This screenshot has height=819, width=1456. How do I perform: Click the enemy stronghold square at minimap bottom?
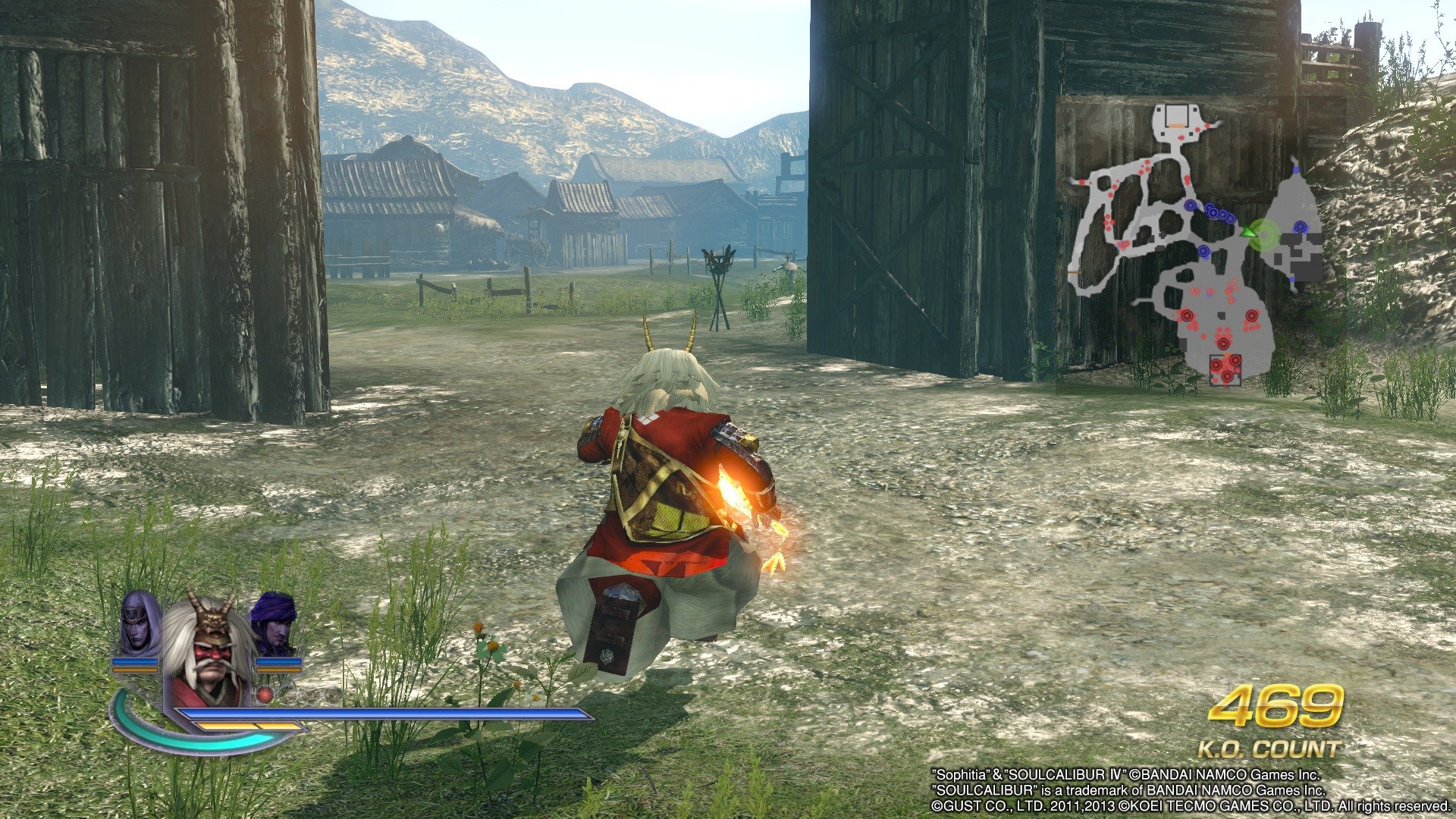tap(1225, 369)
